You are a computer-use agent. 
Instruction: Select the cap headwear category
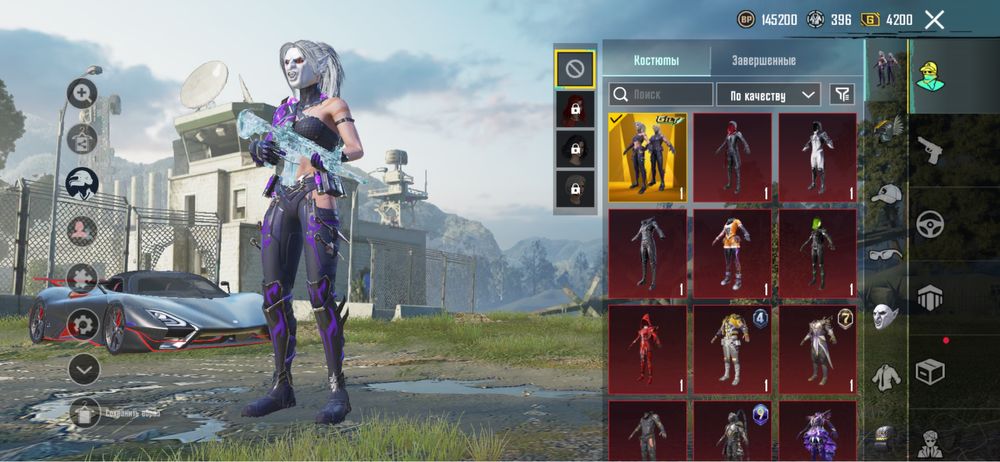tap(885, 194)
